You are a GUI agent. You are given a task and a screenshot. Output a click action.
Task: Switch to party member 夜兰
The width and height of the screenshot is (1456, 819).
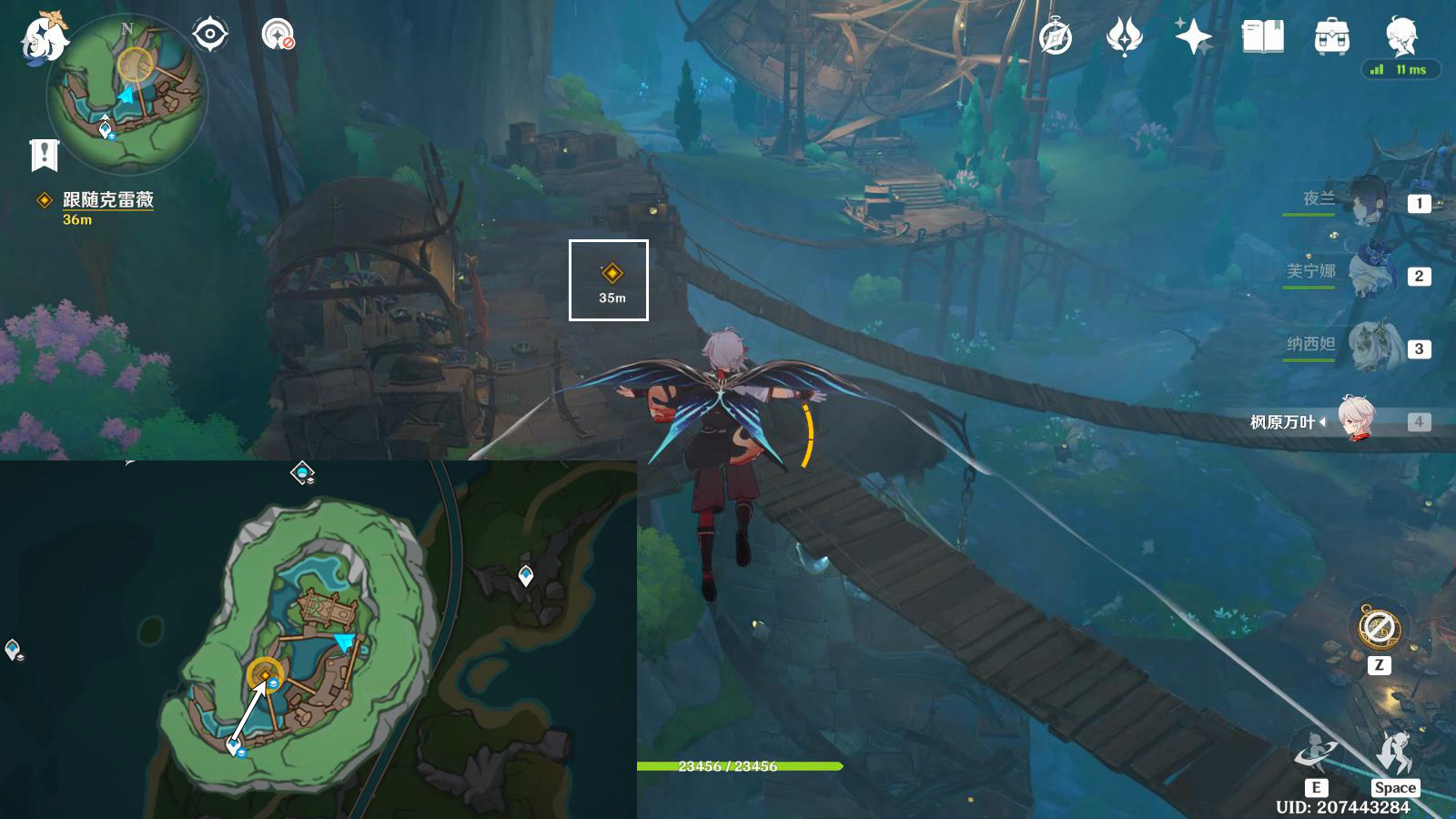click(1365, 202)
